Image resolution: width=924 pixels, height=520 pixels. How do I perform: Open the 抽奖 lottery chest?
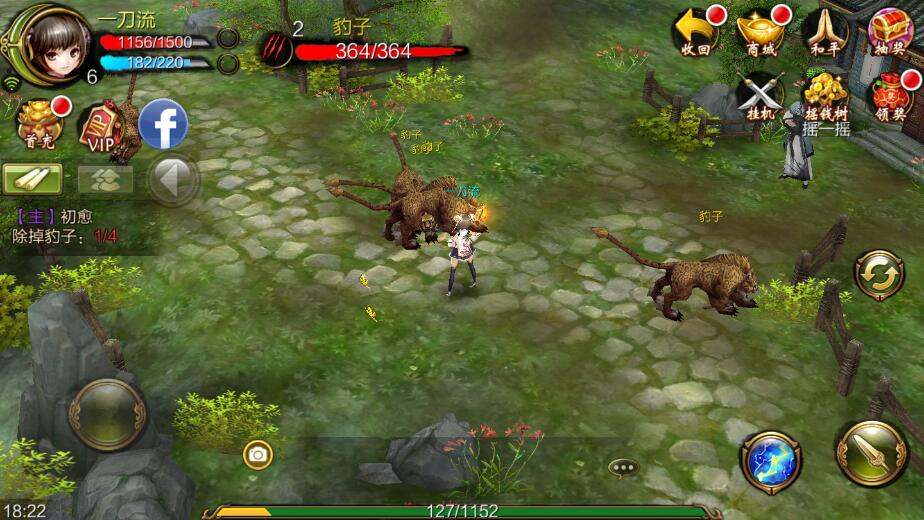[889, 30]
